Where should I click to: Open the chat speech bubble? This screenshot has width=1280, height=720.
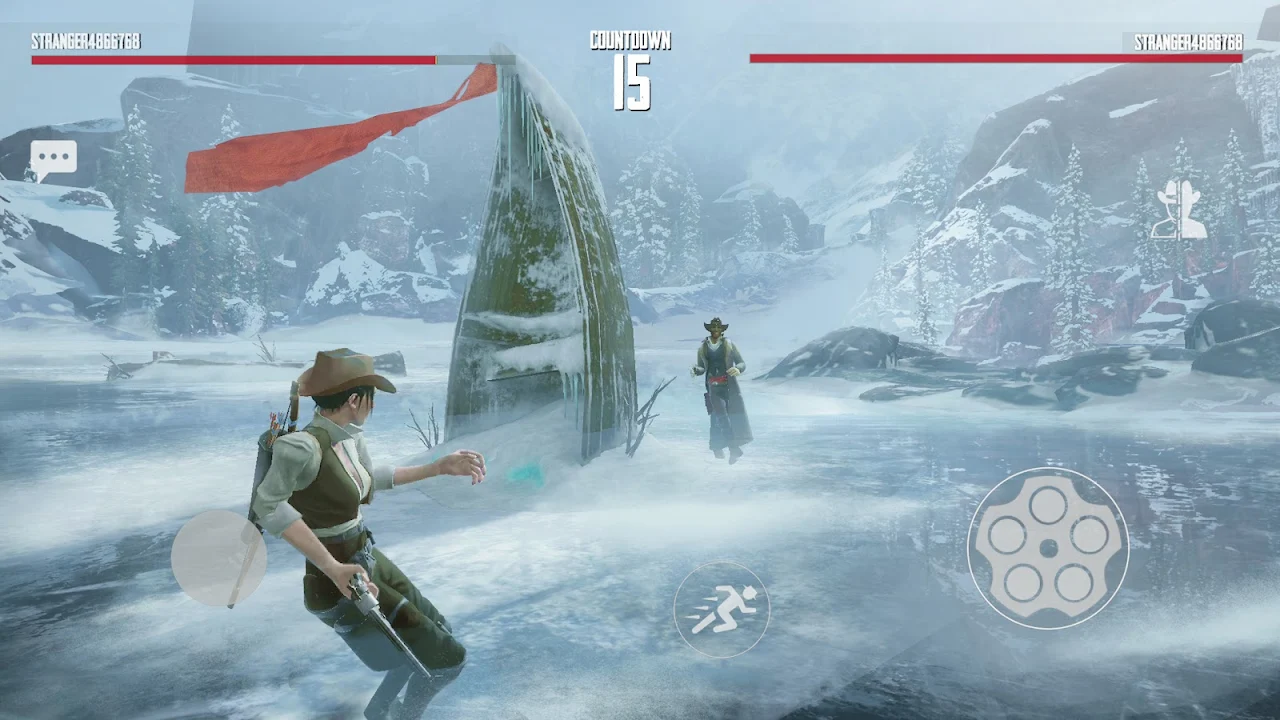[53, 159]
